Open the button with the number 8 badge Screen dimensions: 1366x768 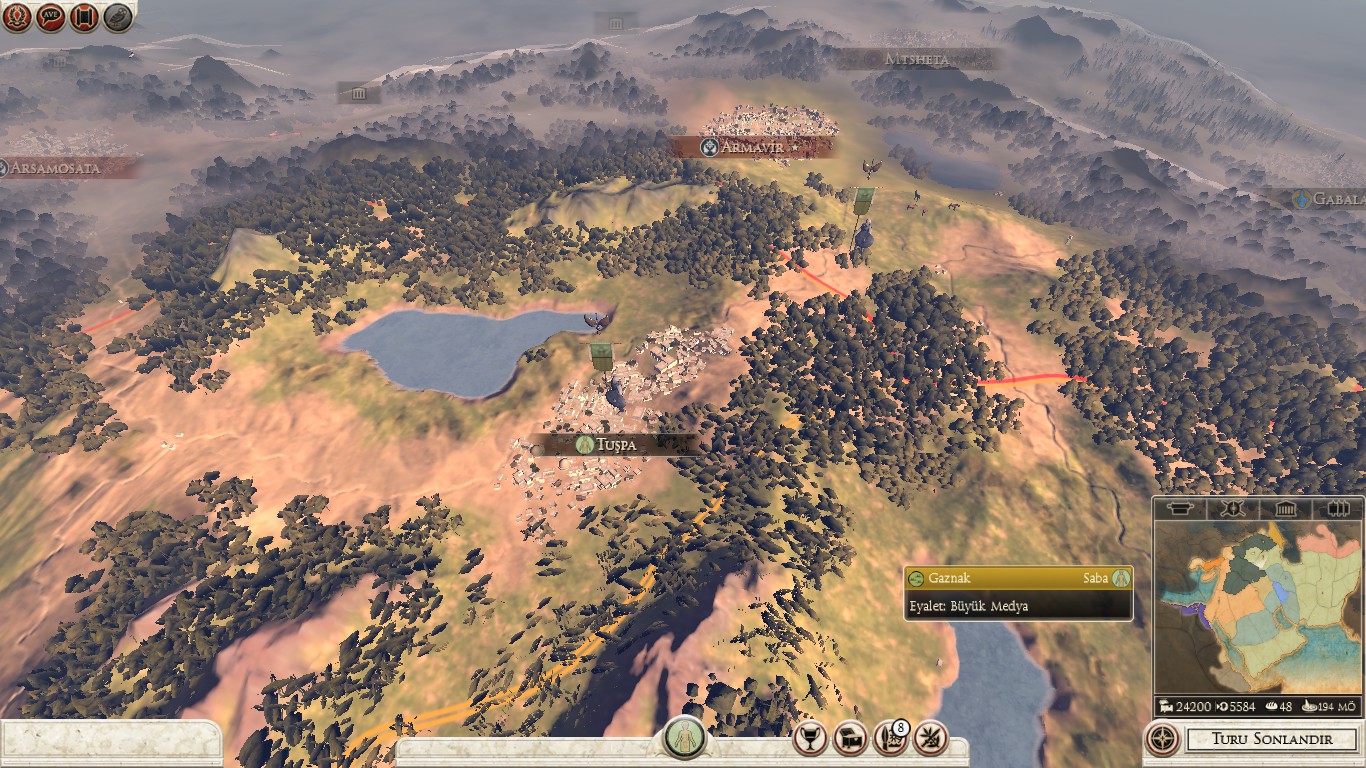click(890, 738)
